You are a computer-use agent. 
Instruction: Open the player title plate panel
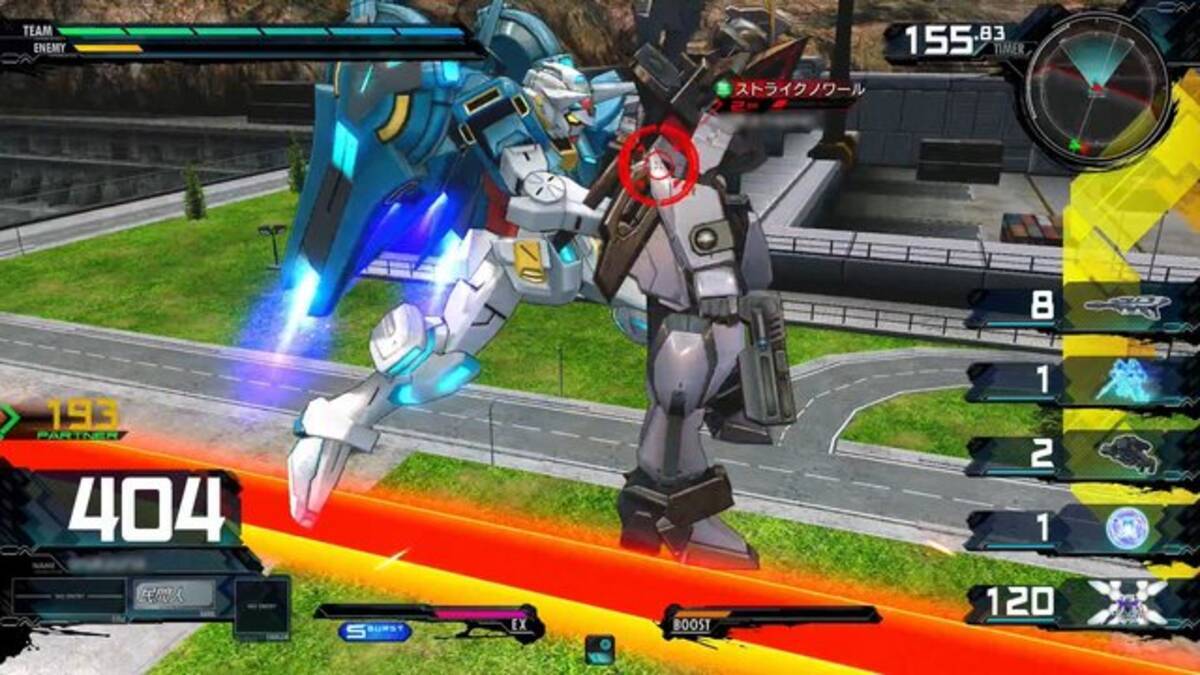[x=174, y=594]
